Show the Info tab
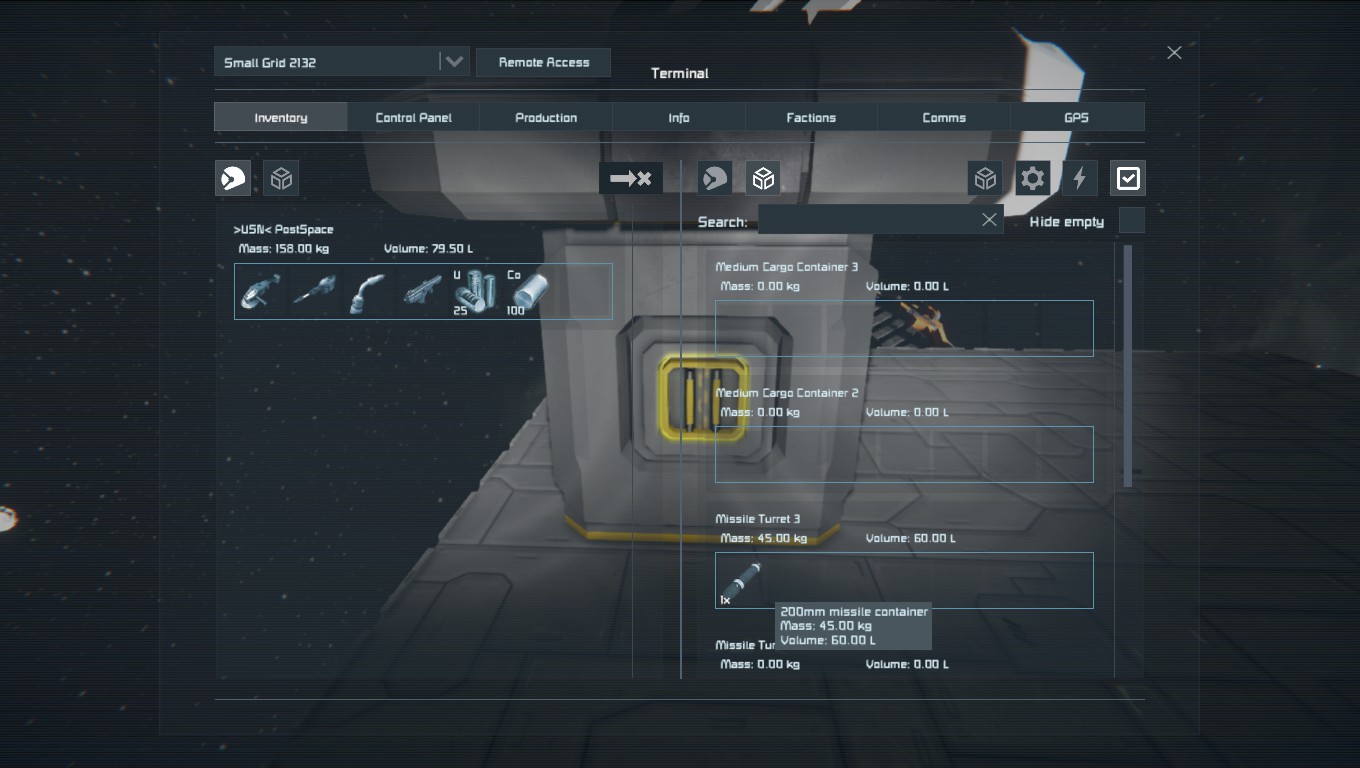This screenshot has height=768, width=1360. pyautogui.click(x=679, y=117)
